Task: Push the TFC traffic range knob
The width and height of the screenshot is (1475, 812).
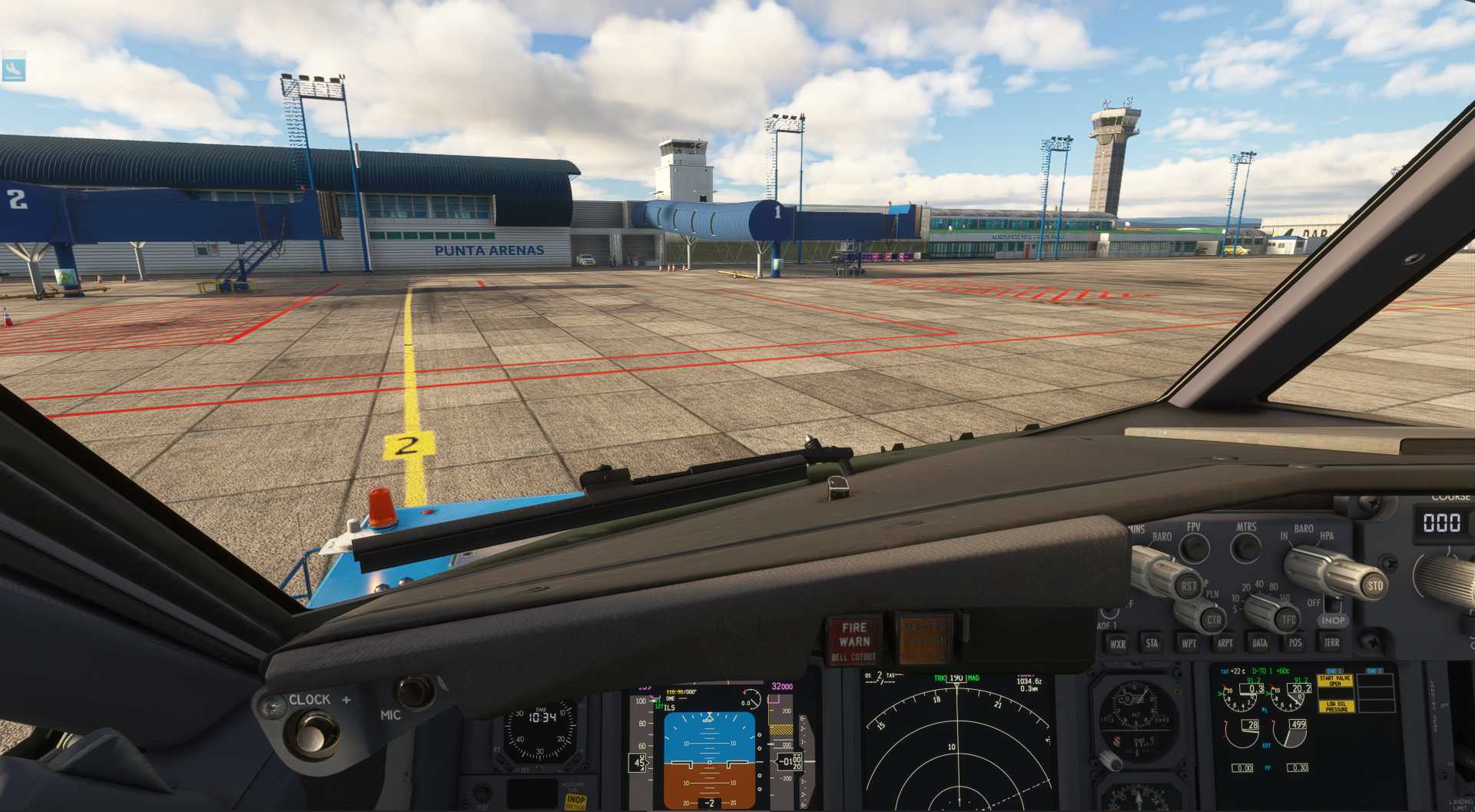Action: [1288, 619]
